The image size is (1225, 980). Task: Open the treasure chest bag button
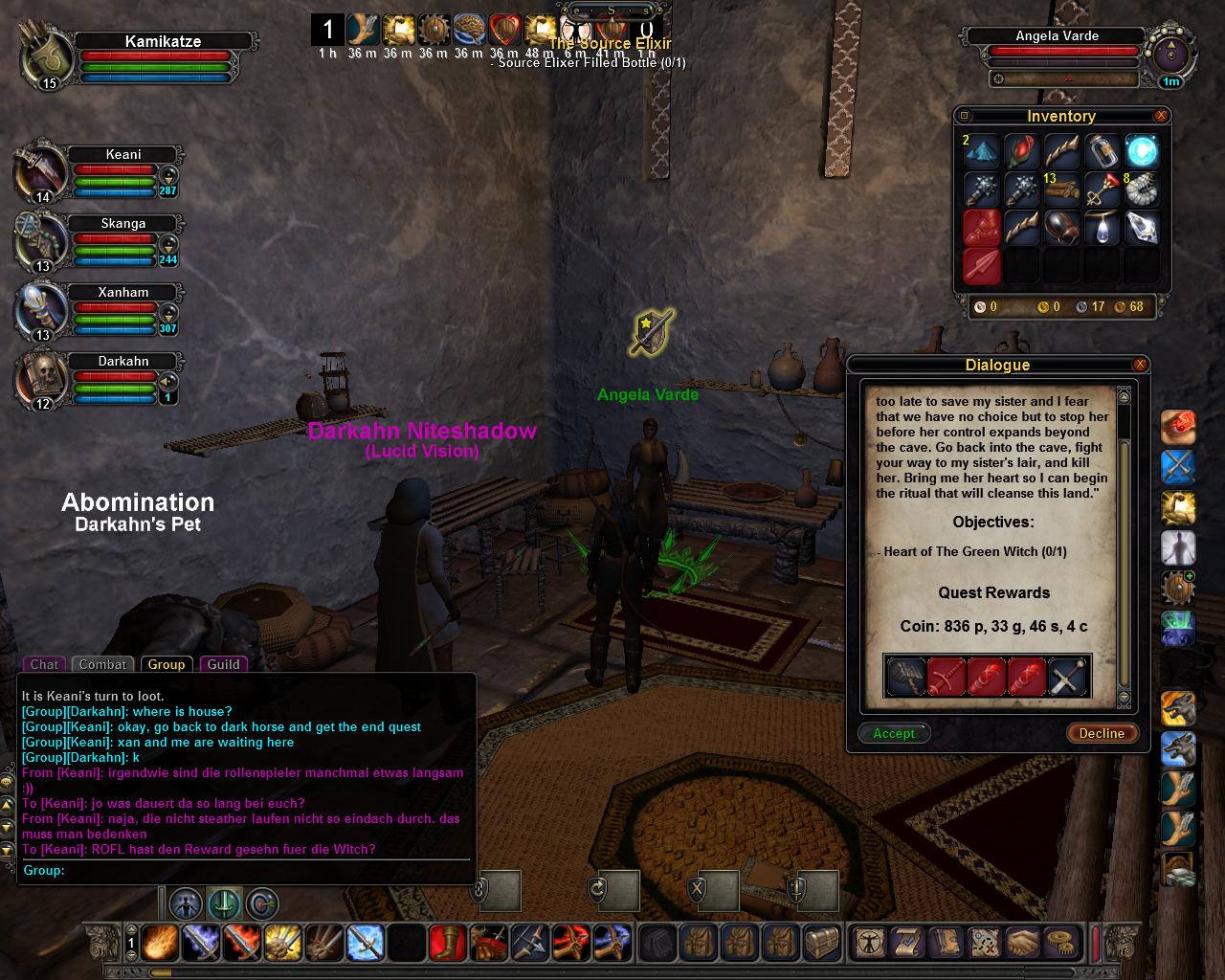click(x=820, y=943)
